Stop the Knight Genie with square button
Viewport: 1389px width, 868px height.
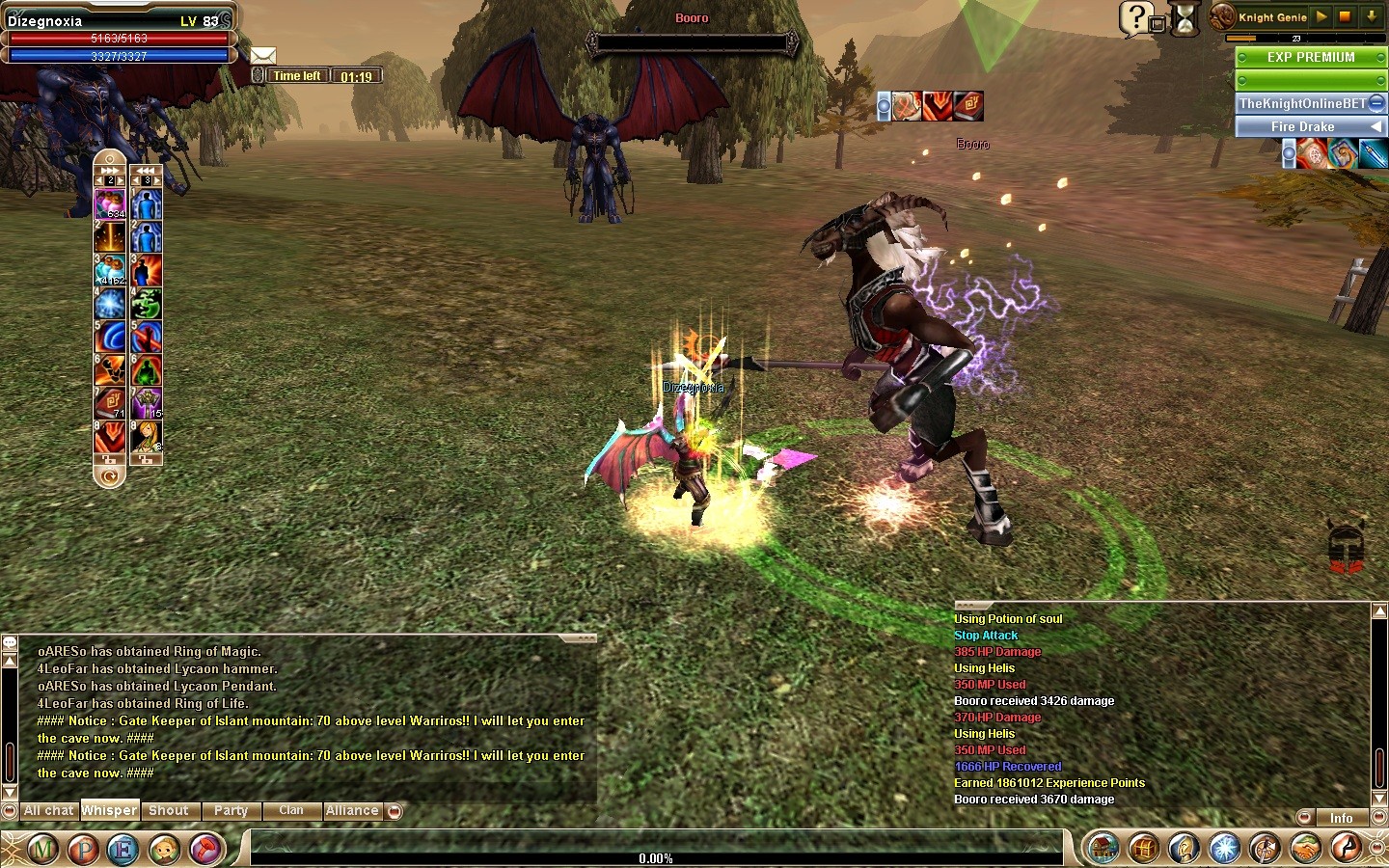1346,16
